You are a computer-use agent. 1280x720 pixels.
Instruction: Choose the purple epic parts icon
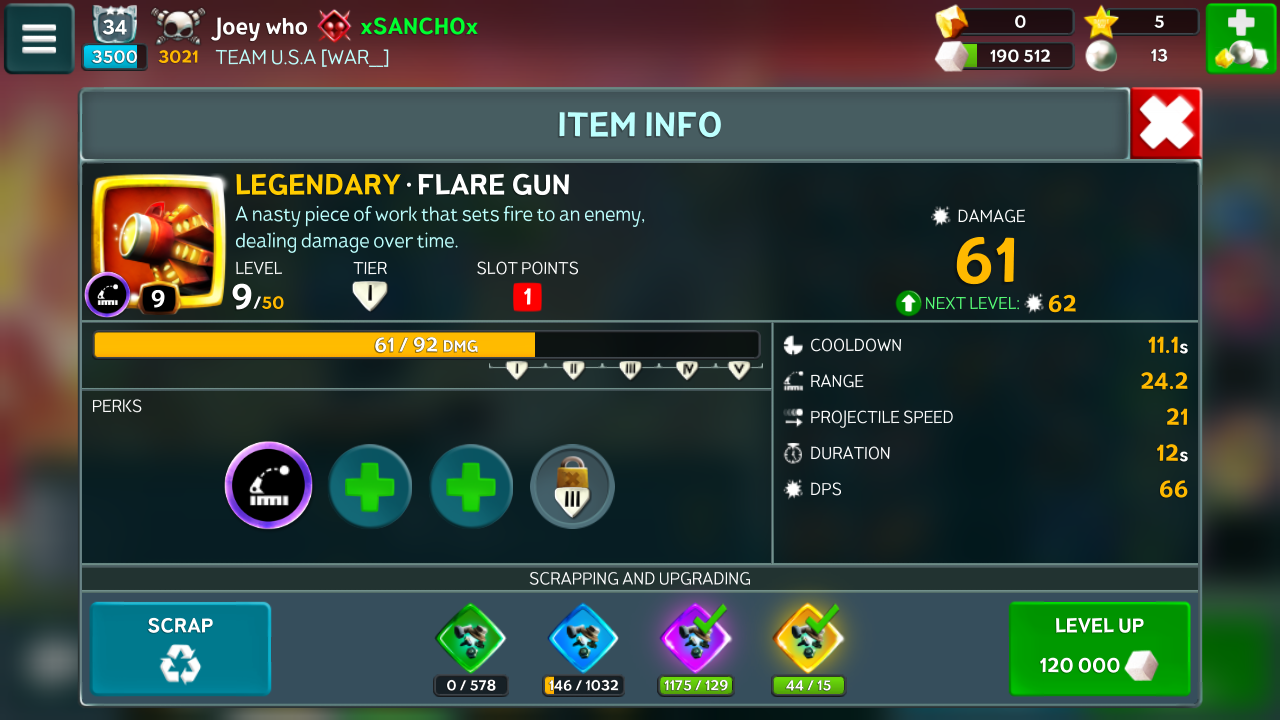696,638
